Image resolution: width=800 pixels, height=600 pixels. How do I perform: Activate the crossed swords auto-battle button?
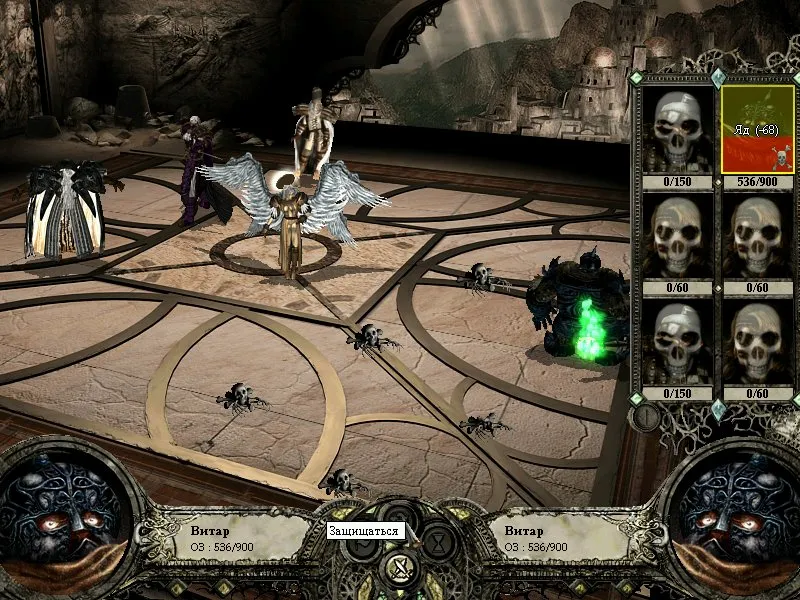click(400, 569)
